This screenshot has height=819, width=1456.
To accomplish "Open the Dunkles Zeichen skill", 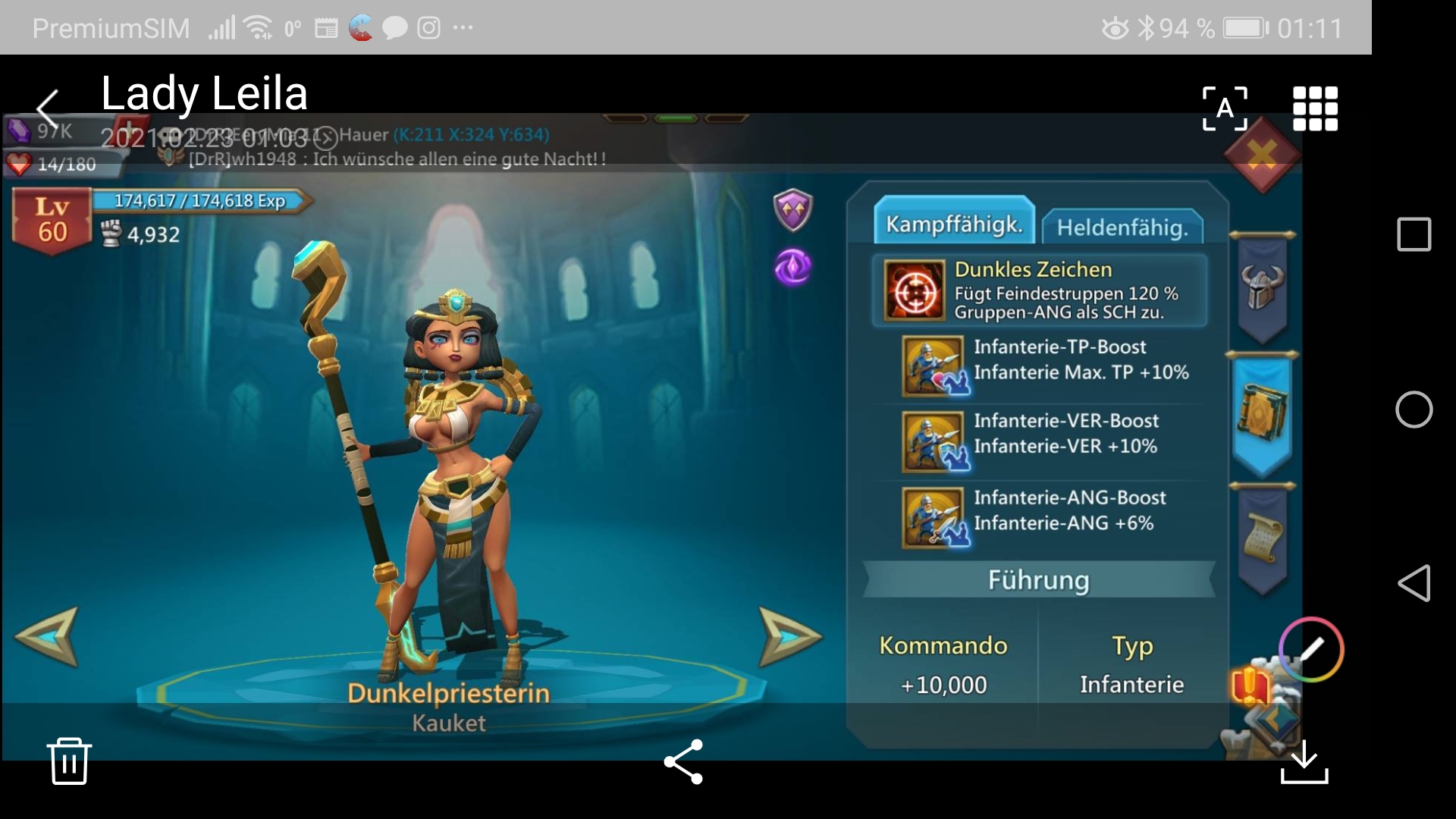I will click(914, 291).
